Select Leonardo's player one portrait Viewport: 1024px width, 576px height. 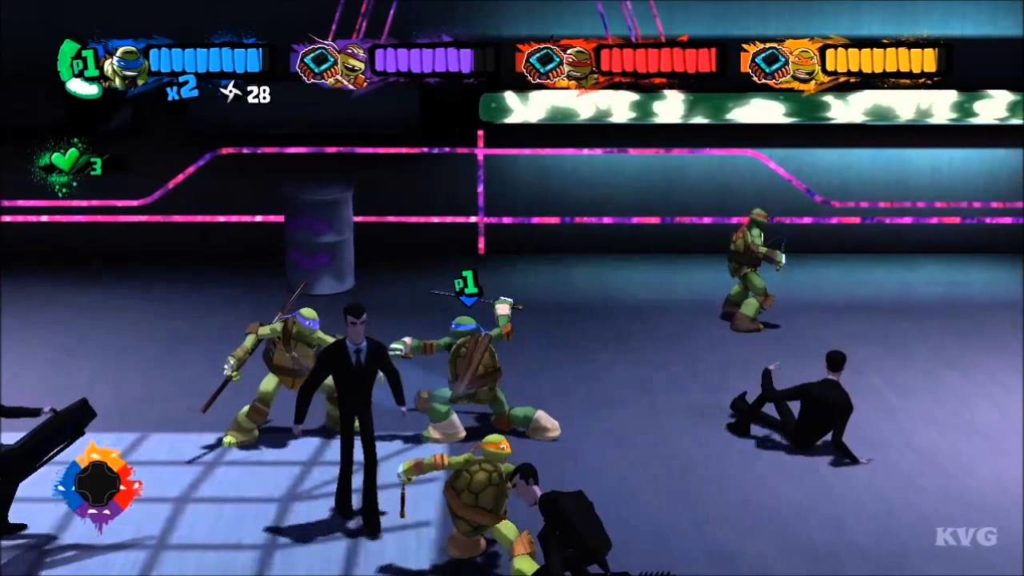point(122,66)
